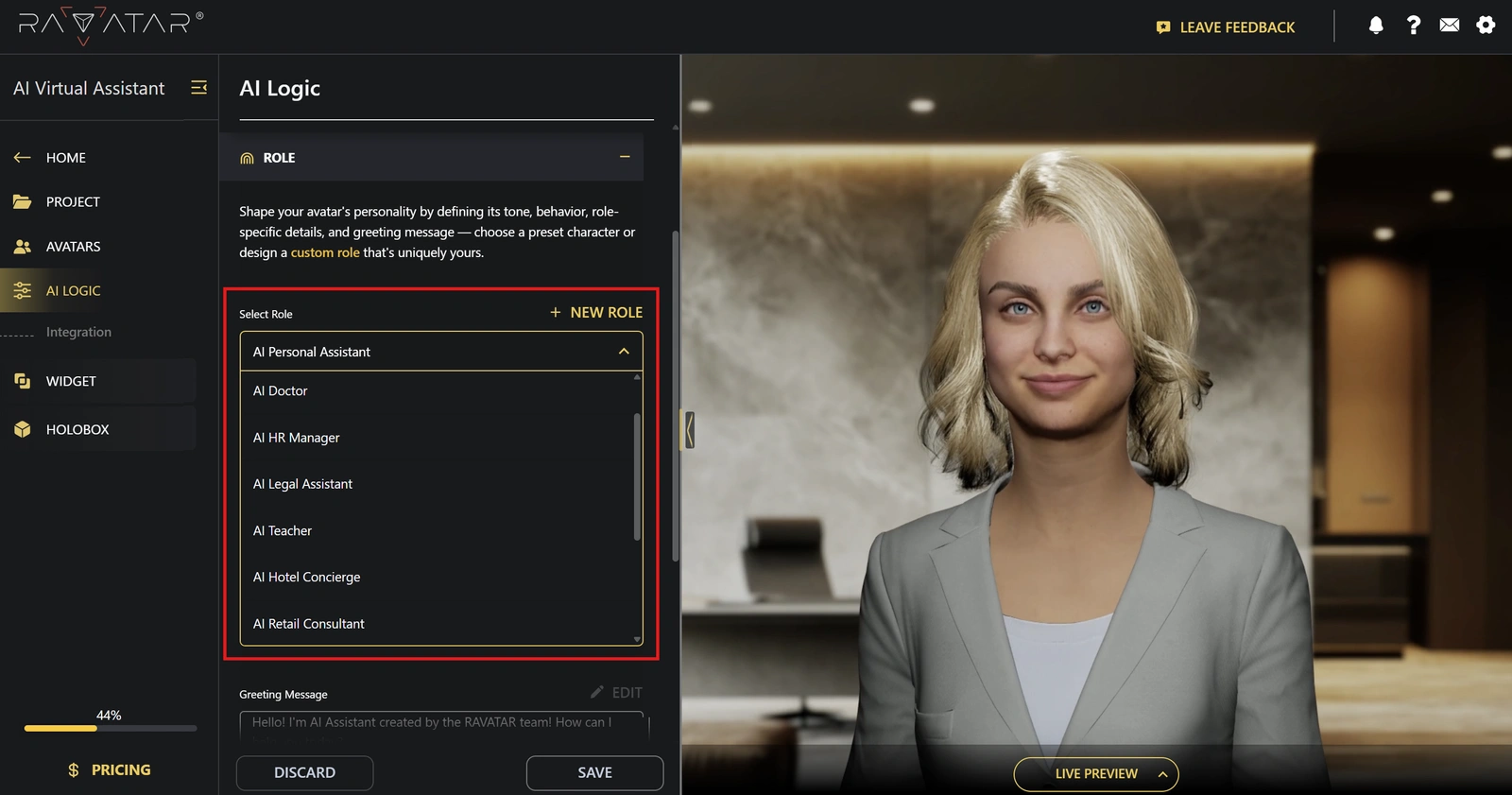Close the AI Personal Assistant role dropdown
Image resolution: width=1512 pixels, height=795 pixels.
(x=624, y=351)
